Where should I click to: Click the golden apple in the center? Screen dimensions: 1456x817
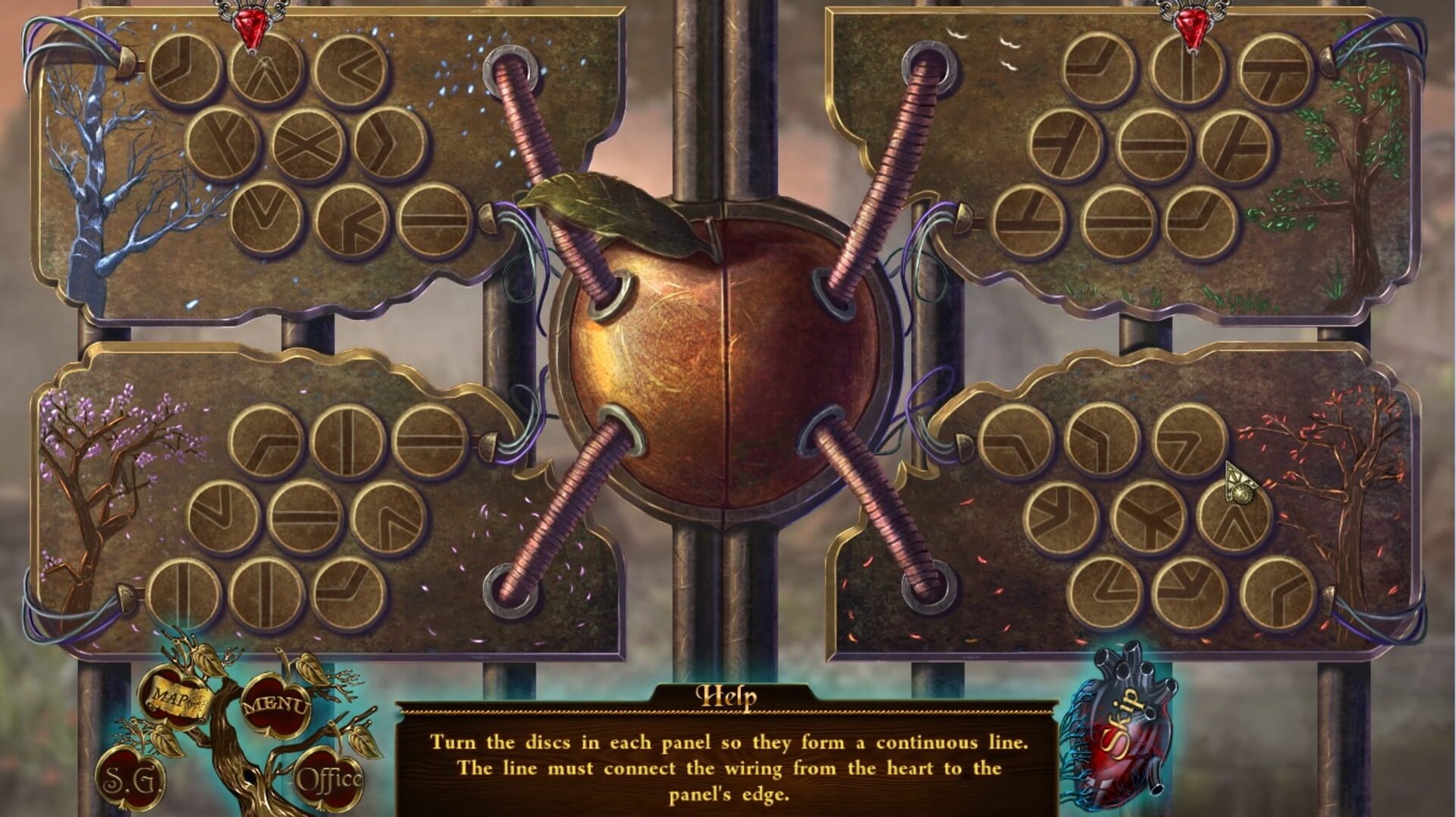coord(728,364)
